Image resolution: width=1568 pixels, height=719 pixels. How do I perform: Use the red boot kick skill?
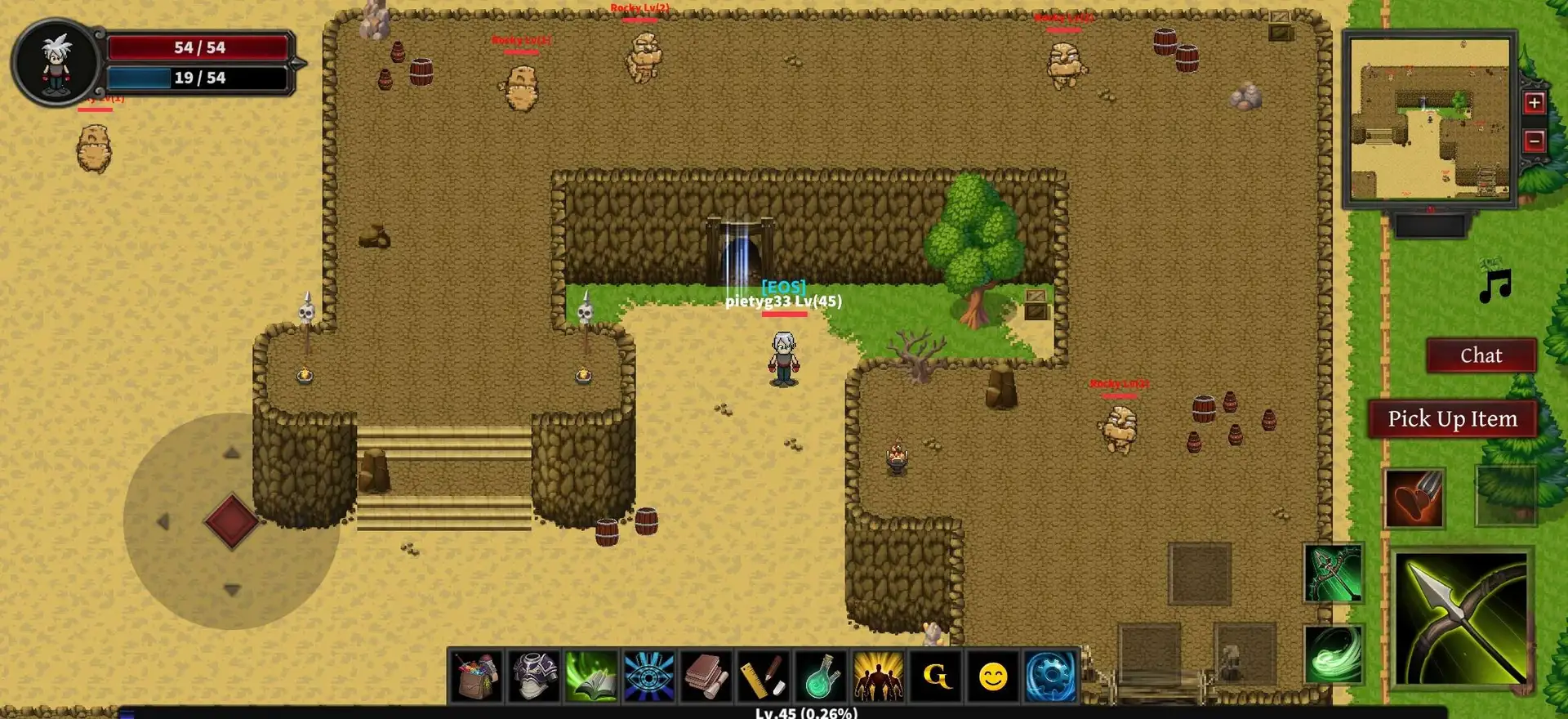pyautogui.click(x=1414, y=498)
